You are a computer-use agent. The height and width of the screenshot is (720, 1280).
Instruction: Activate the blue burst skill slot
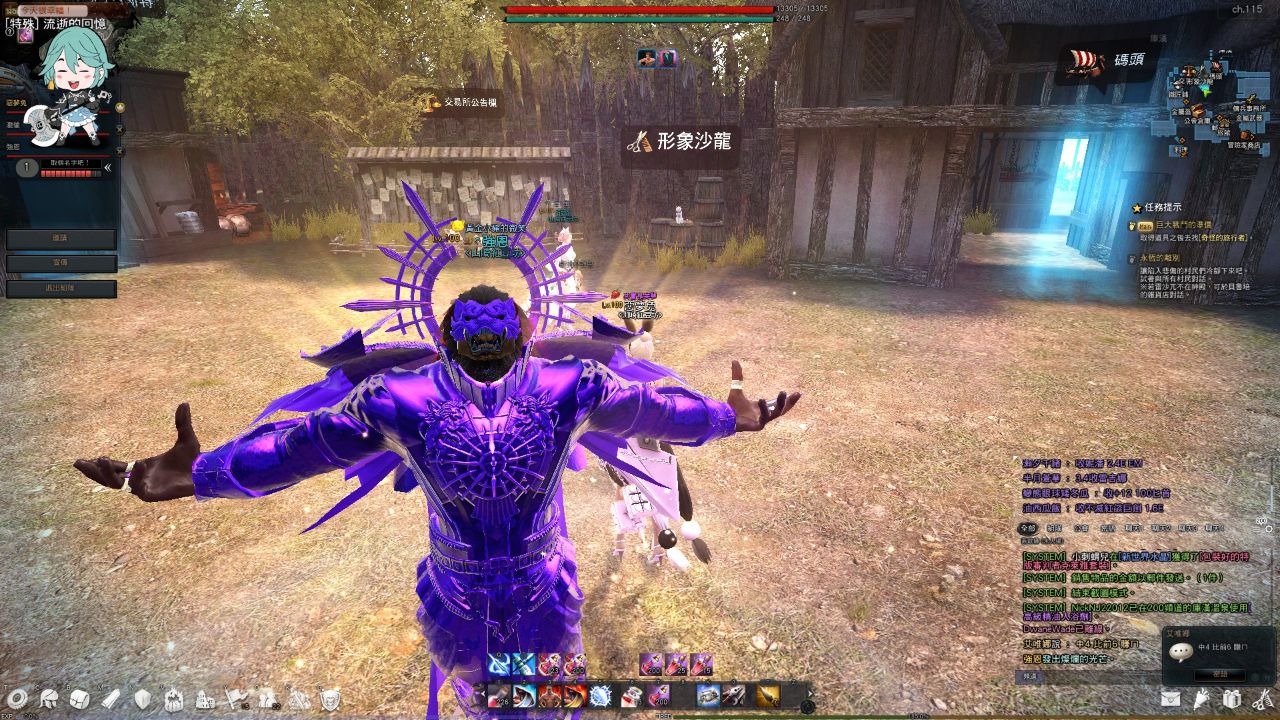[x=600, y=695]
